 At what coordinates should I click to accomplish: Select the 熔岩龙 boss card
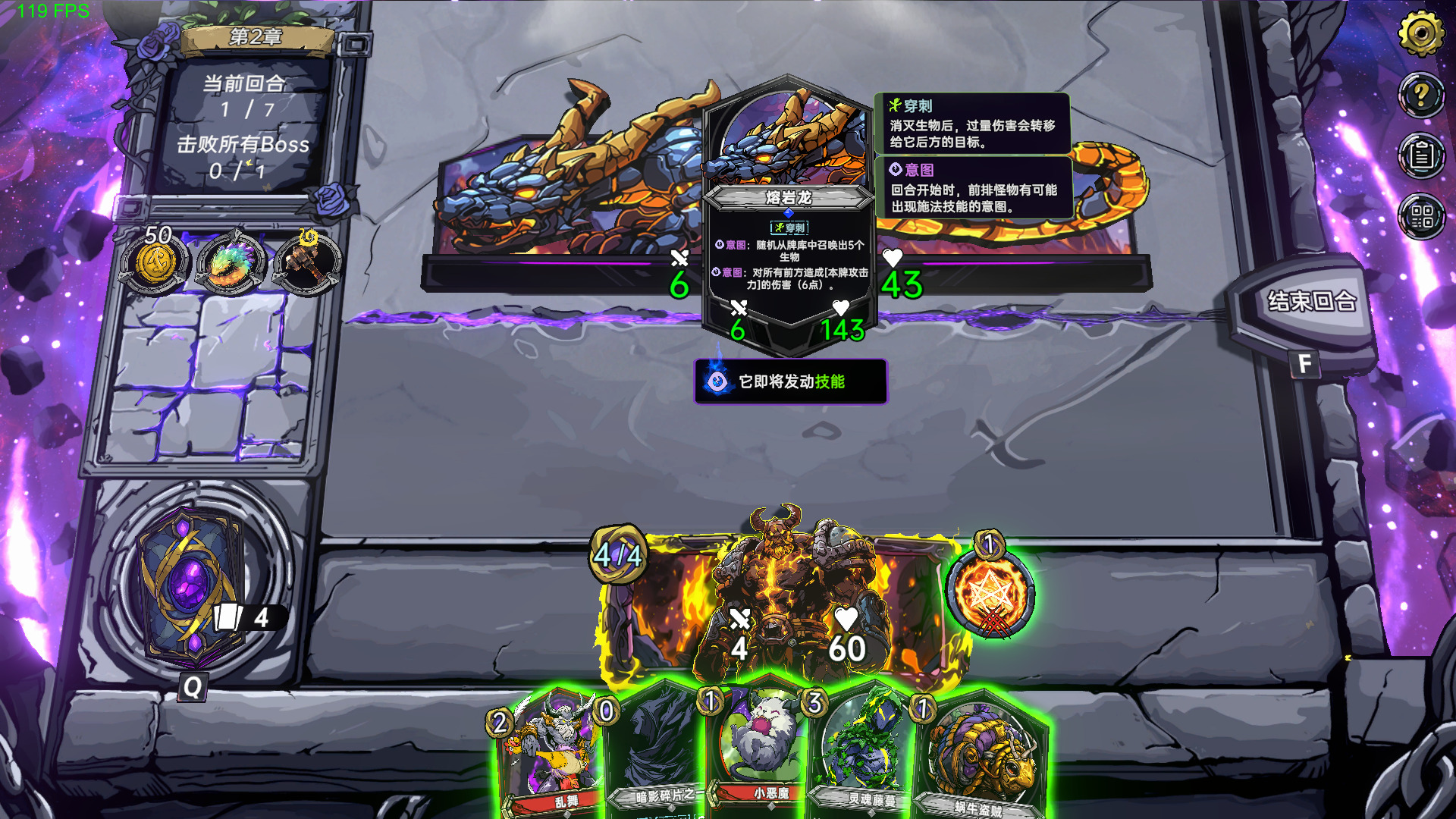click(x=789, y=212)
